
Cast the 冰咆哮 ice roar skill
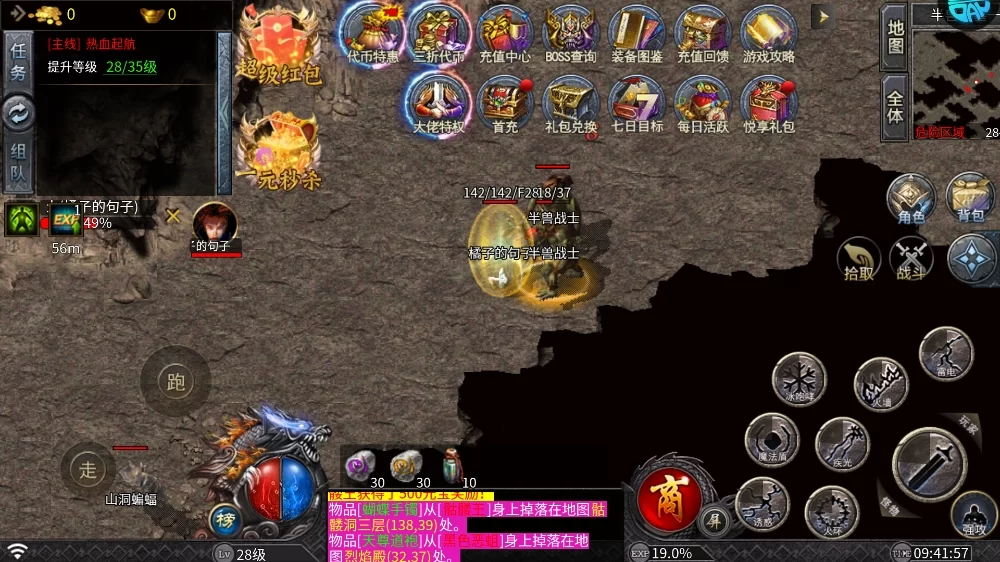pos(798,379)
